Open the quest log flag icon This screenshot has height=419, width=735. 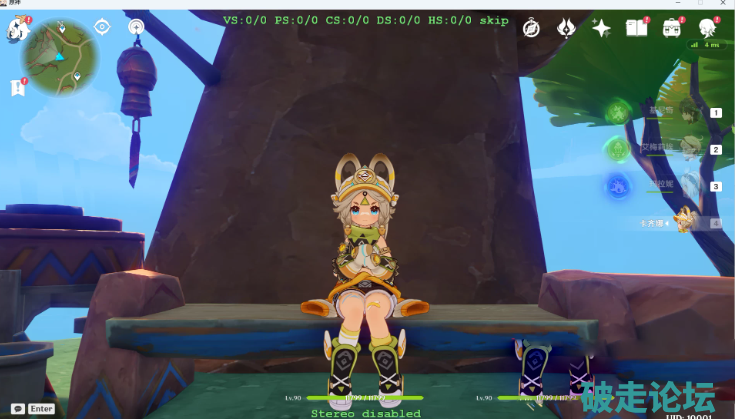[18, 88]
